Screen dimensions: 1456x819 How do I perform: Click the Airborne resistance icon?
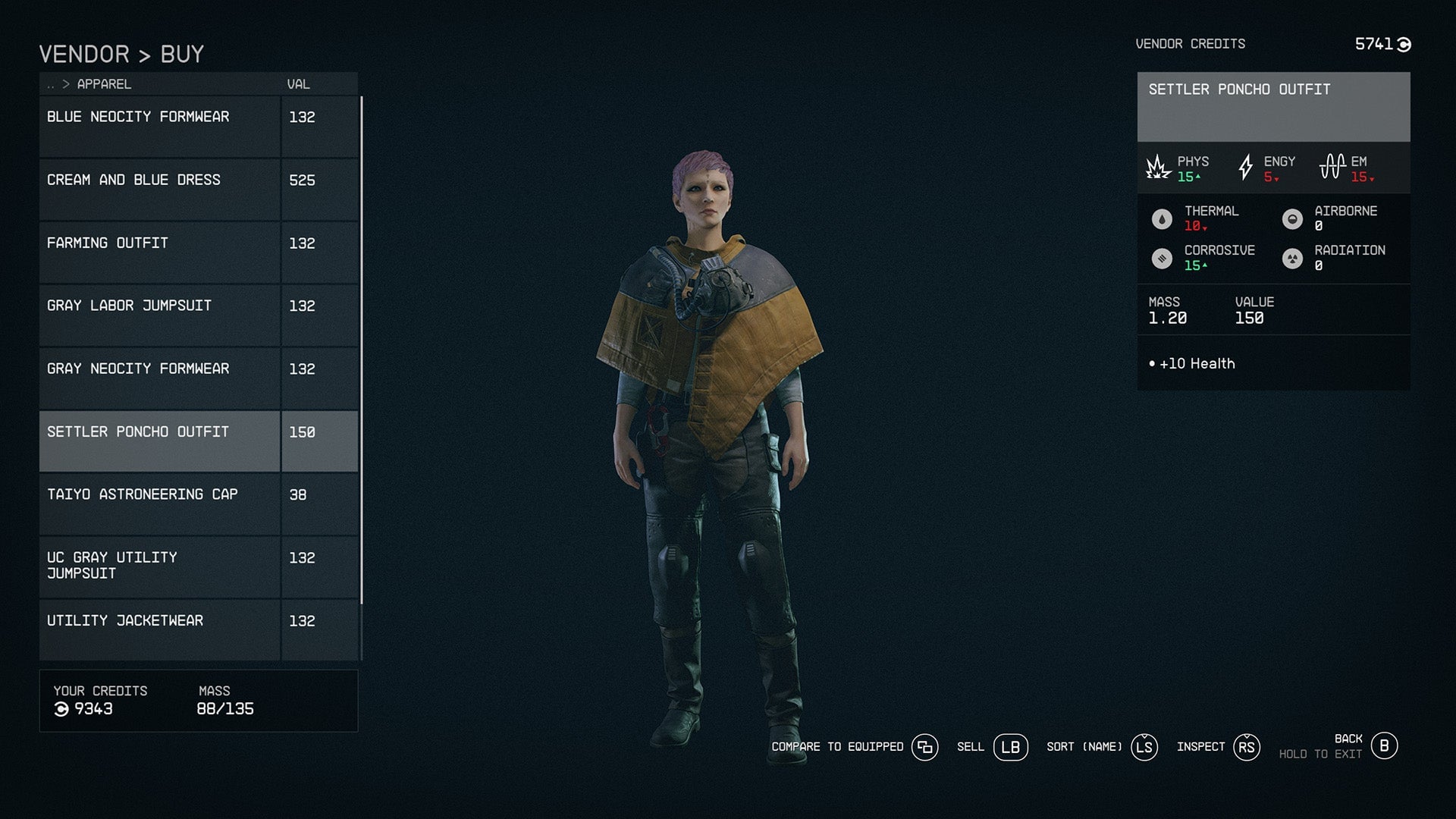pos(1293,218)
